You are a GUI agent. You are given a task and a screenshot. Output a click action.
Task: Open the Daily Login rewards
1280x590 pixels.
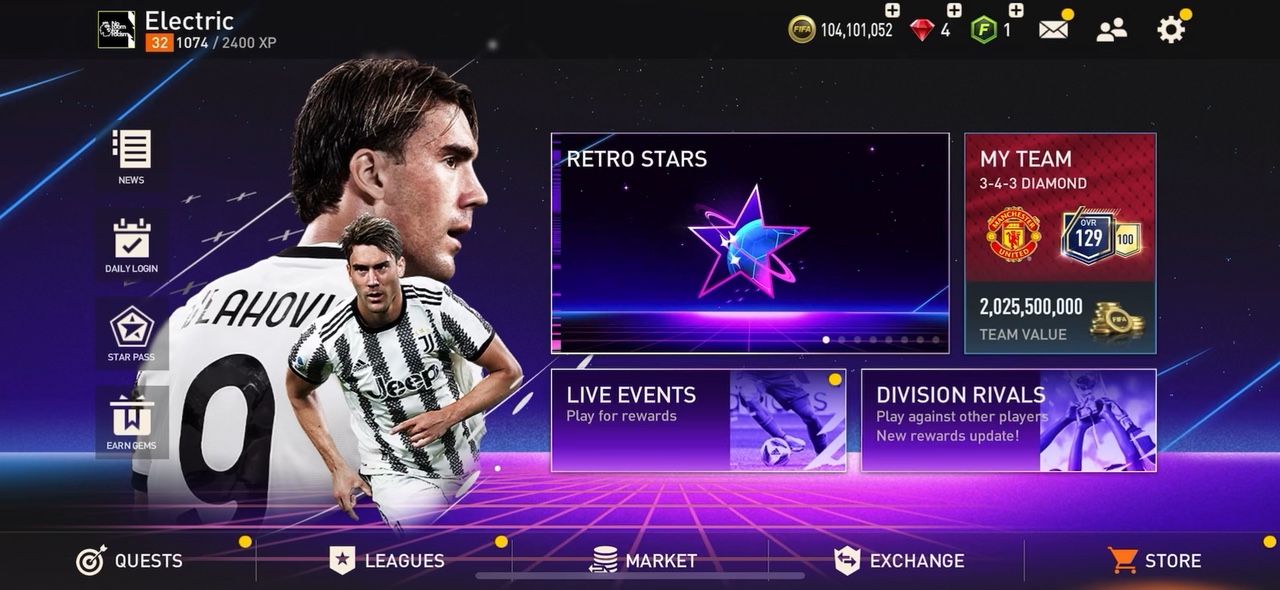(131, 245)
